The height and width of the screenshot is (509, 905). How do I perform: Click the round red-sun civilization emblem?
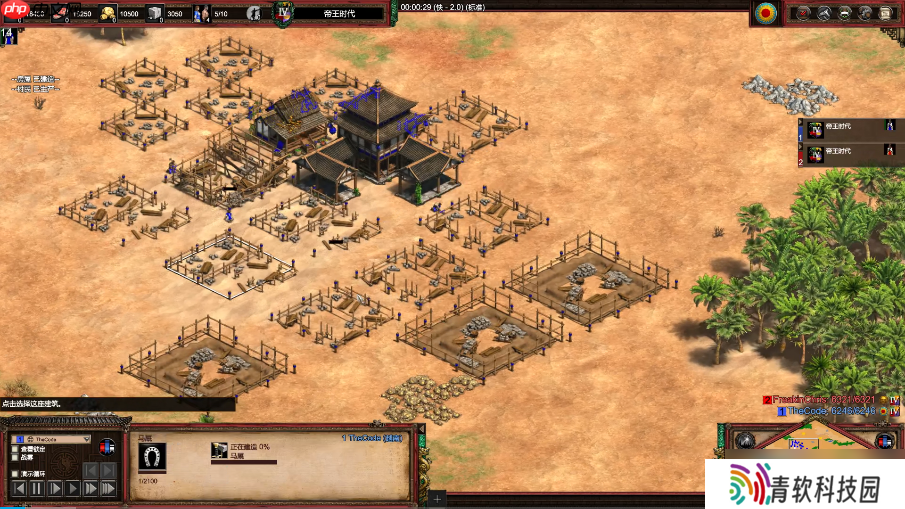[x=766, y=13]
